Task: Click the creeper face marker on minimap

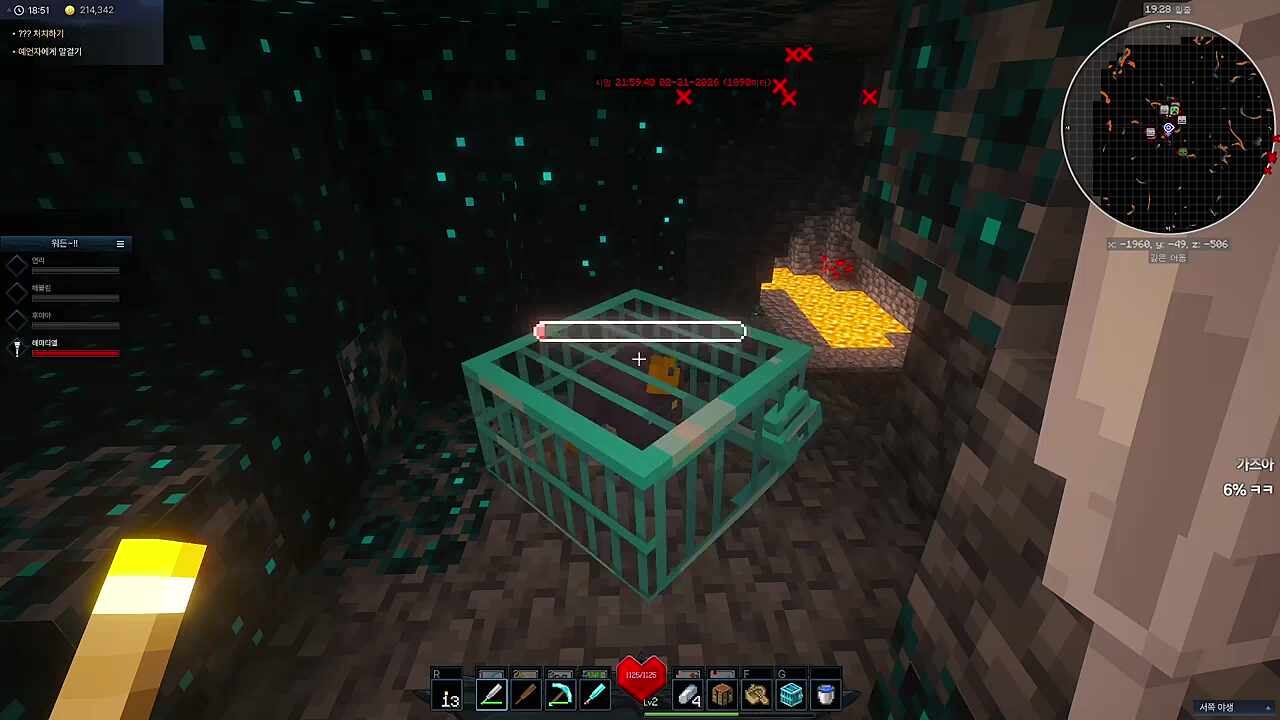Action: 1174,109
